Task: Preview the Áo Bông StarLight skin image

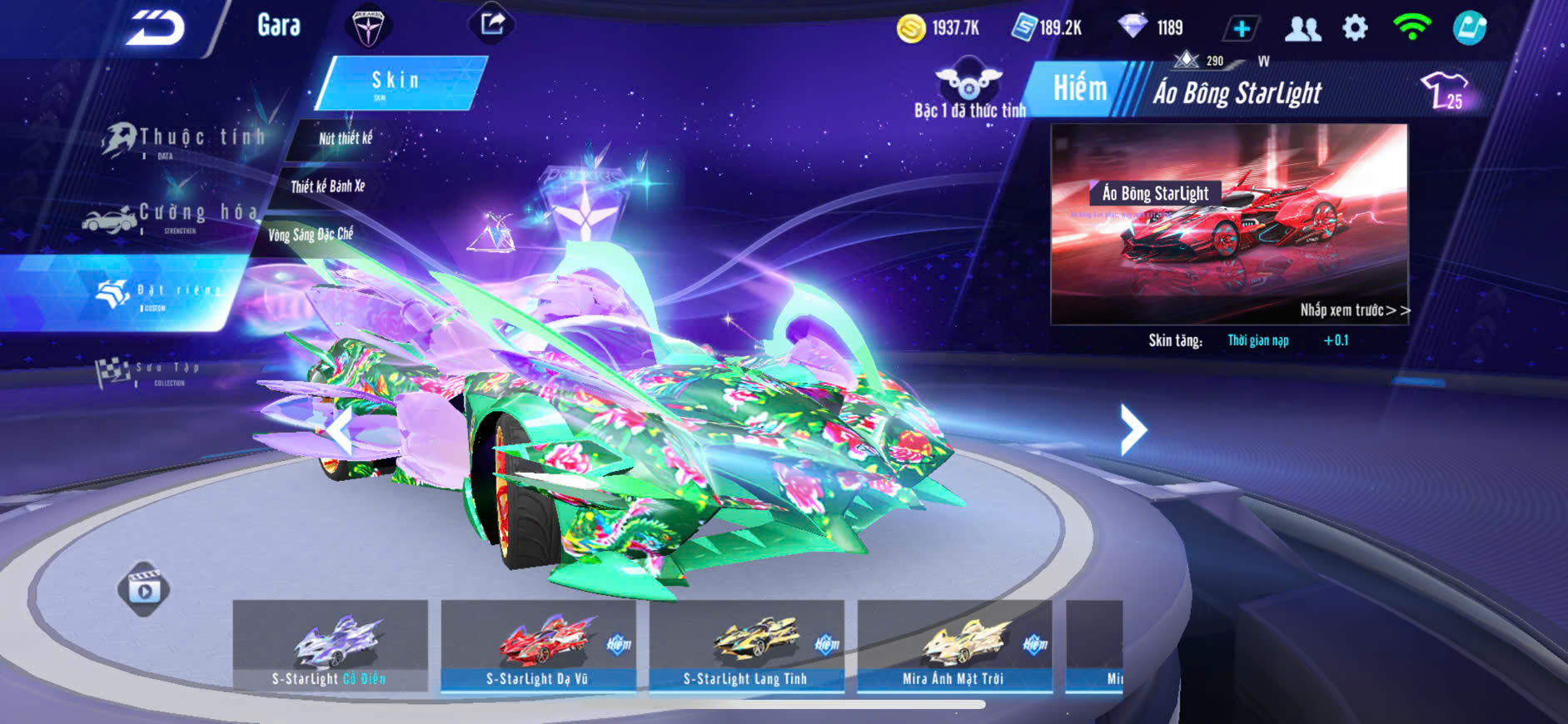Action: point(1229,225)
